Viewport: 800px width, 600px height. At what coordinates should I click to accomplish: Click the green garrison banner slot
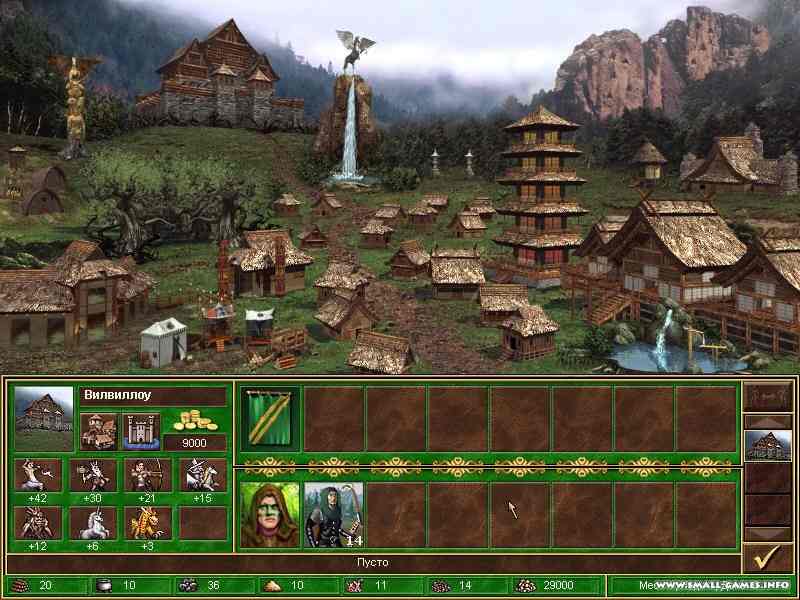click(270, 419)
